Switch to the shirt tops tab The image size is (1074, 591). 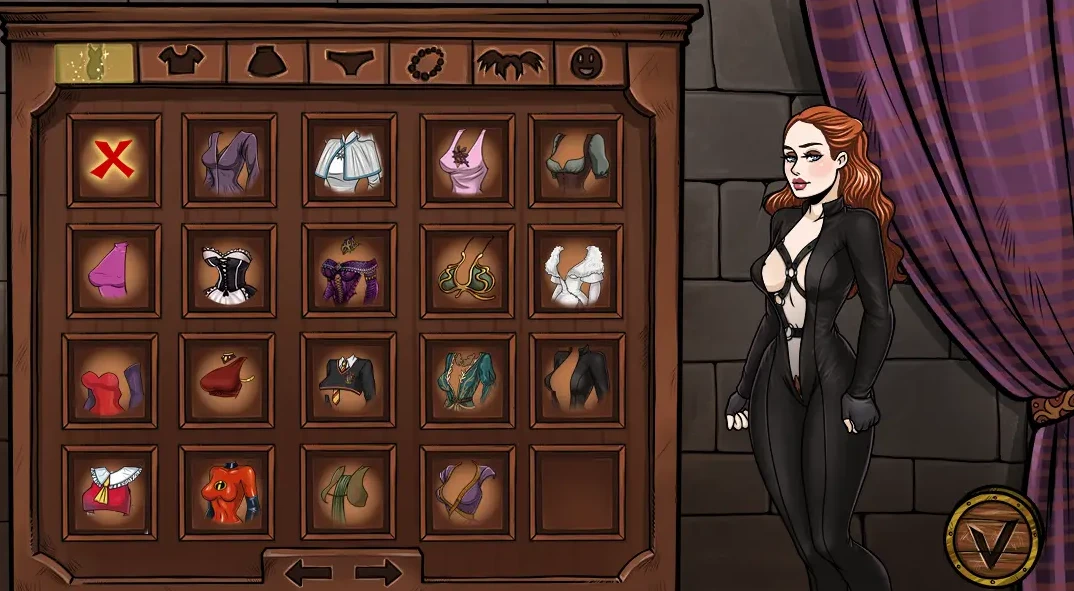181,63
